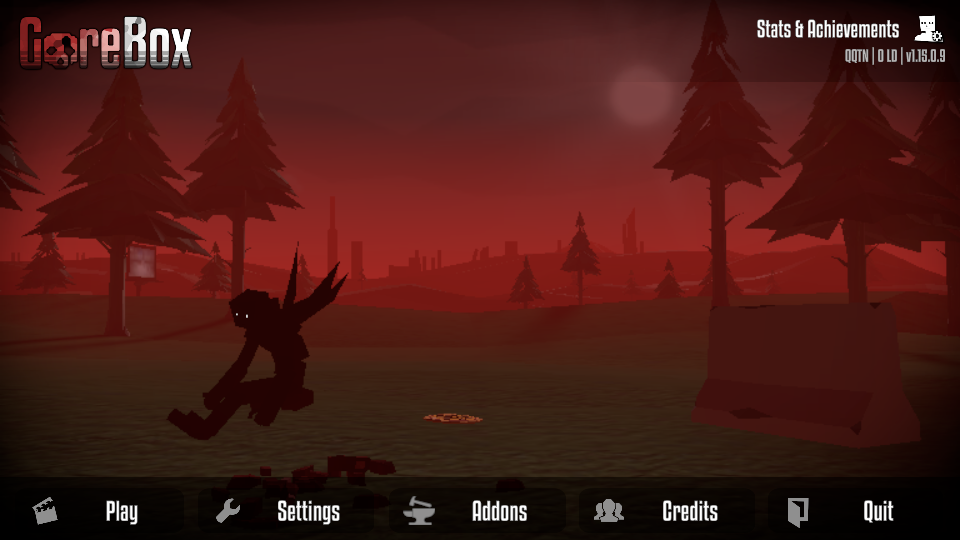
Task: Open Stats & Achievements
Action: [828, 30]
